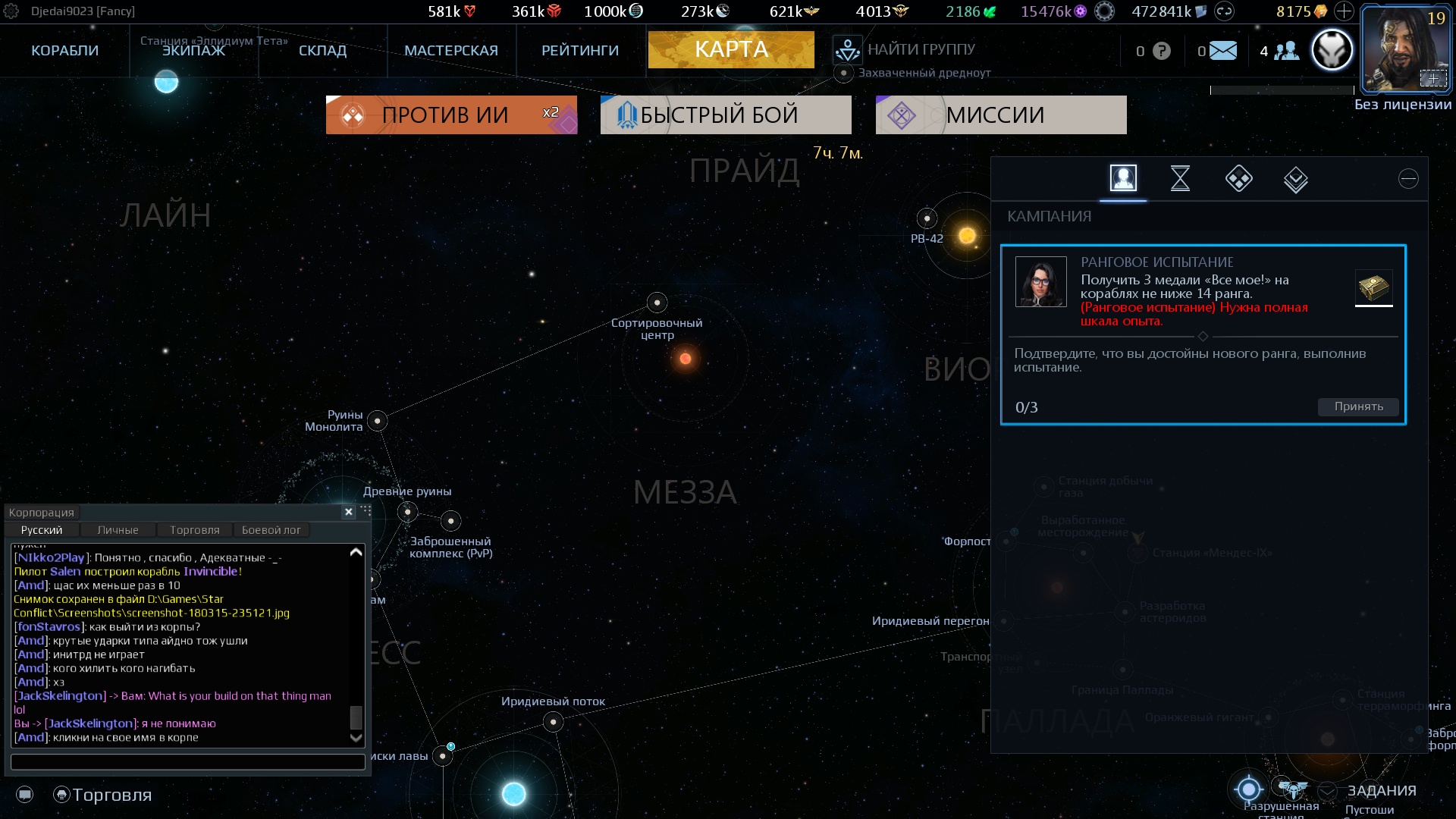The image size is (1456, 819).
Task: Minimize the campaign quest panel
Action: 1408,179
